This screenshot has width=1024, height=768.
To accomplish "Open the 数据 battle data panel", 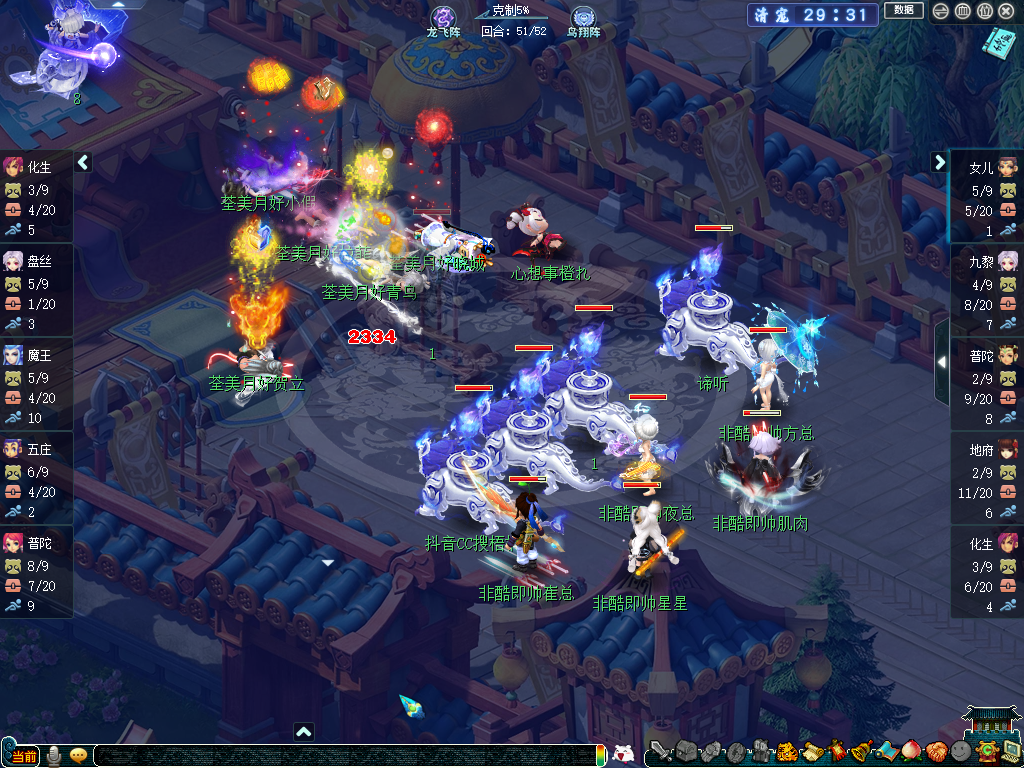I will (903, 10).
